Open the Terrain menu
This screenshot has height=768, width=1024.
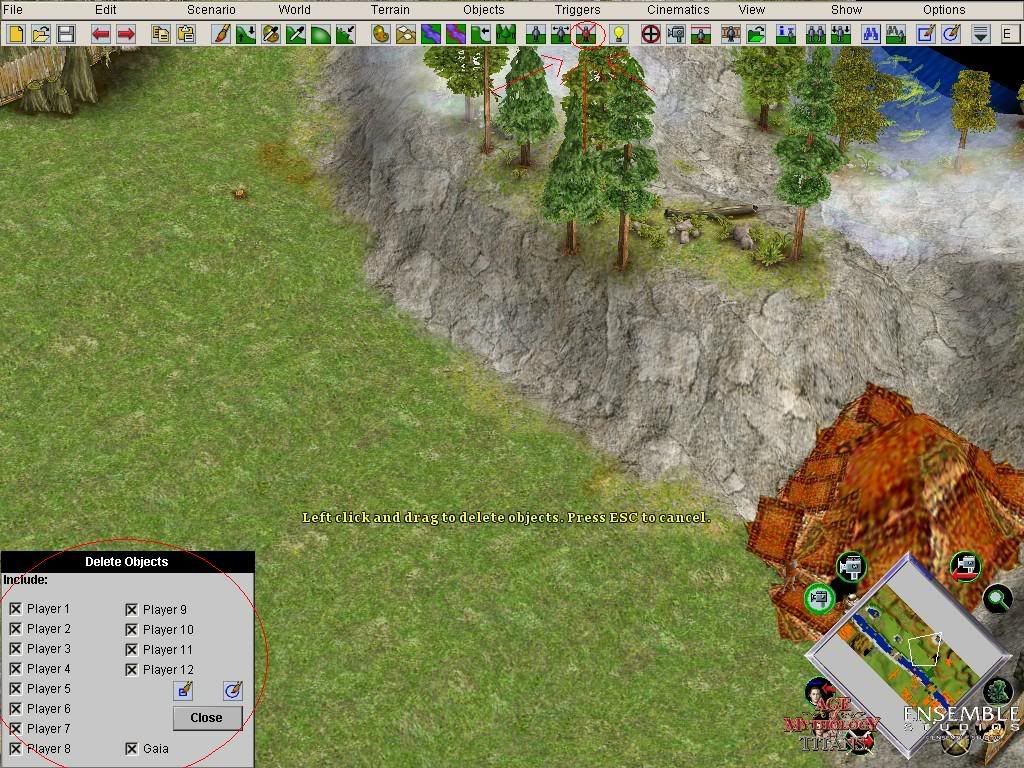click(x=390, y=10)
